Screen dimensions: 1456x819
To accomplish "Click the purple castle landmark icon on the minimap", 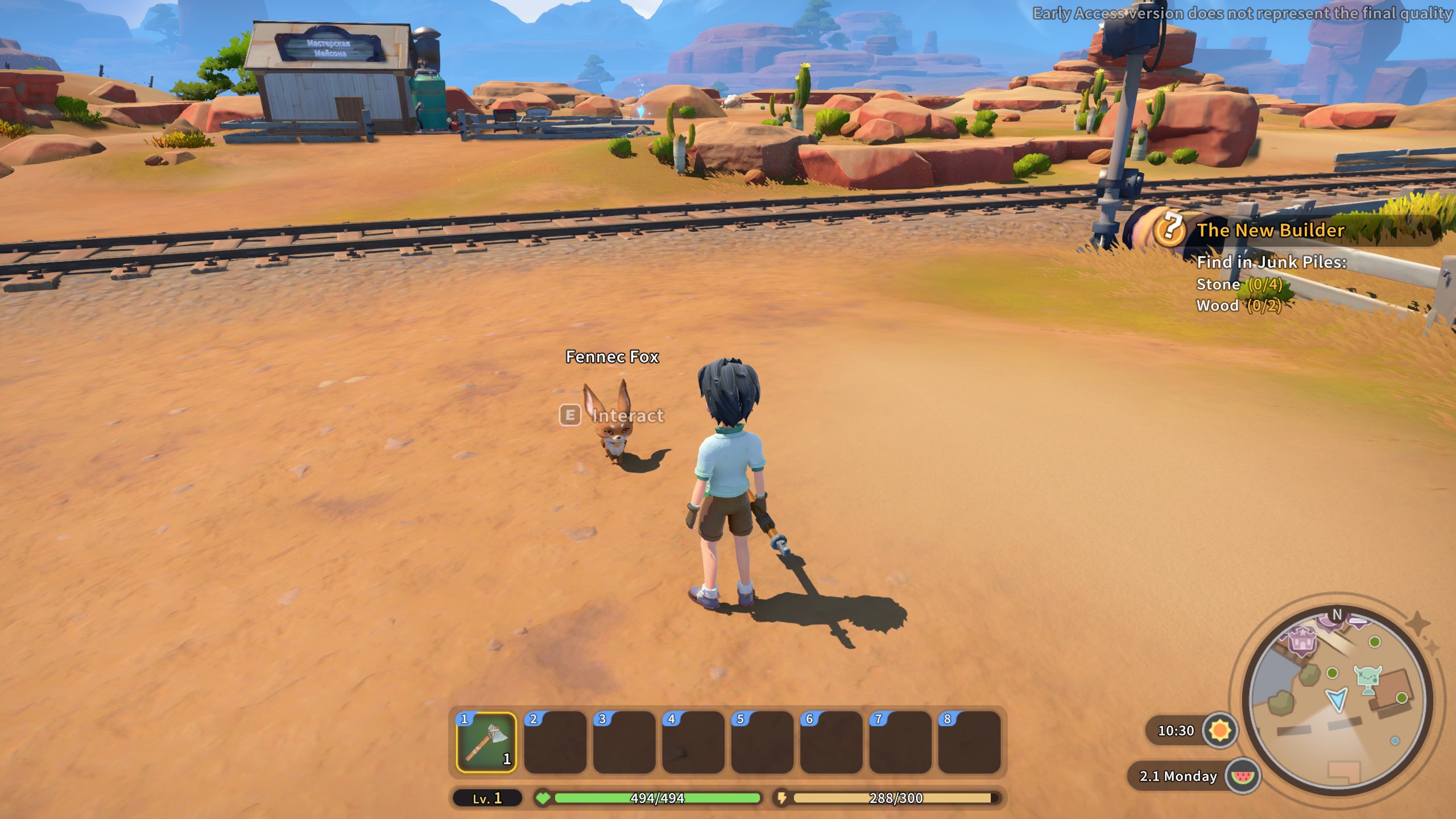I will (1302, 640).
